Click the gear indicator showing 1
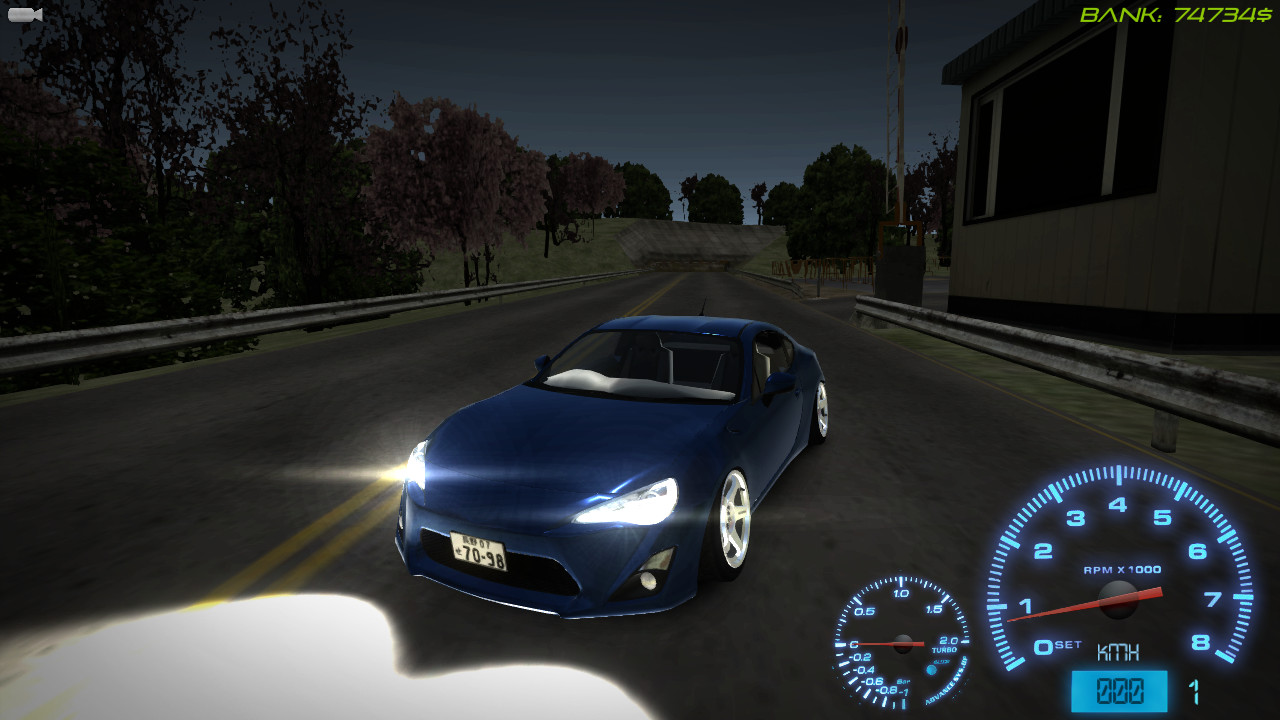This screenshot has width=1280, height=720. [1195, 690]
